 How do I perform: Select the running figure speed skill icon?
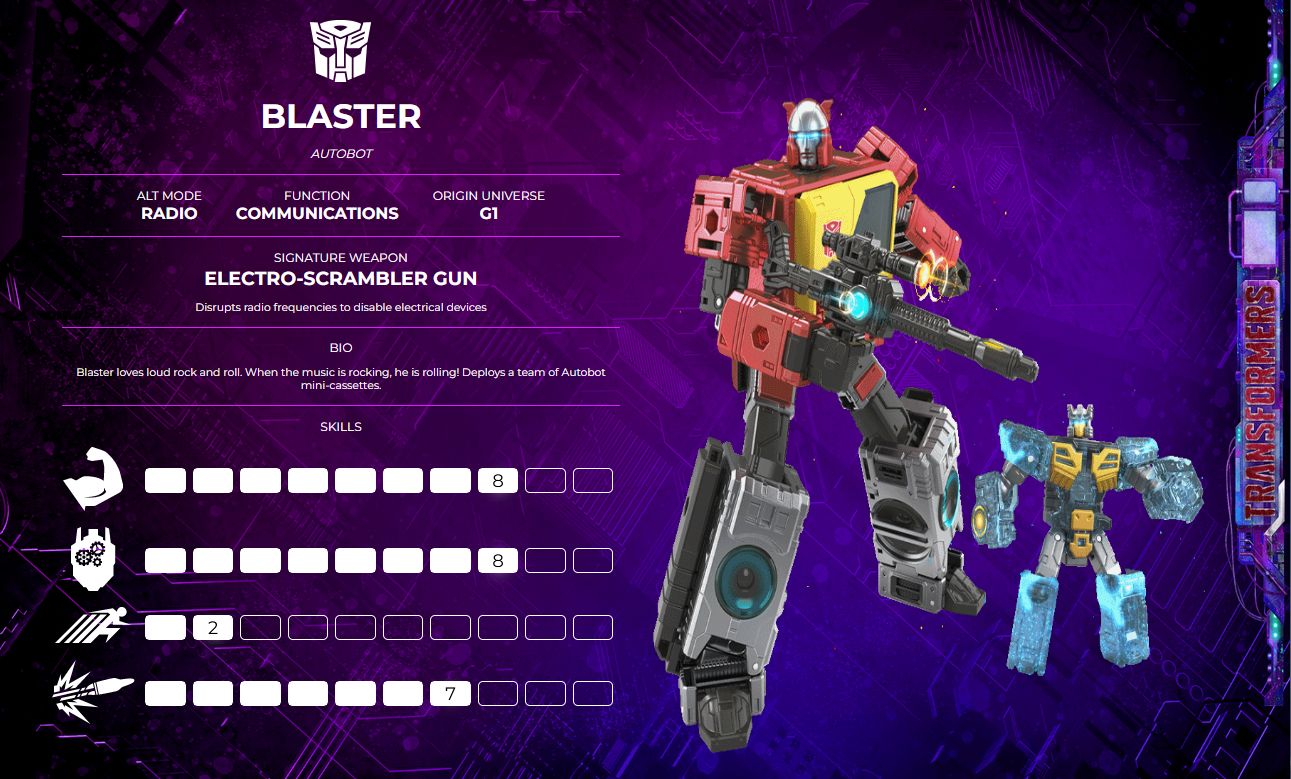point(93,628)
